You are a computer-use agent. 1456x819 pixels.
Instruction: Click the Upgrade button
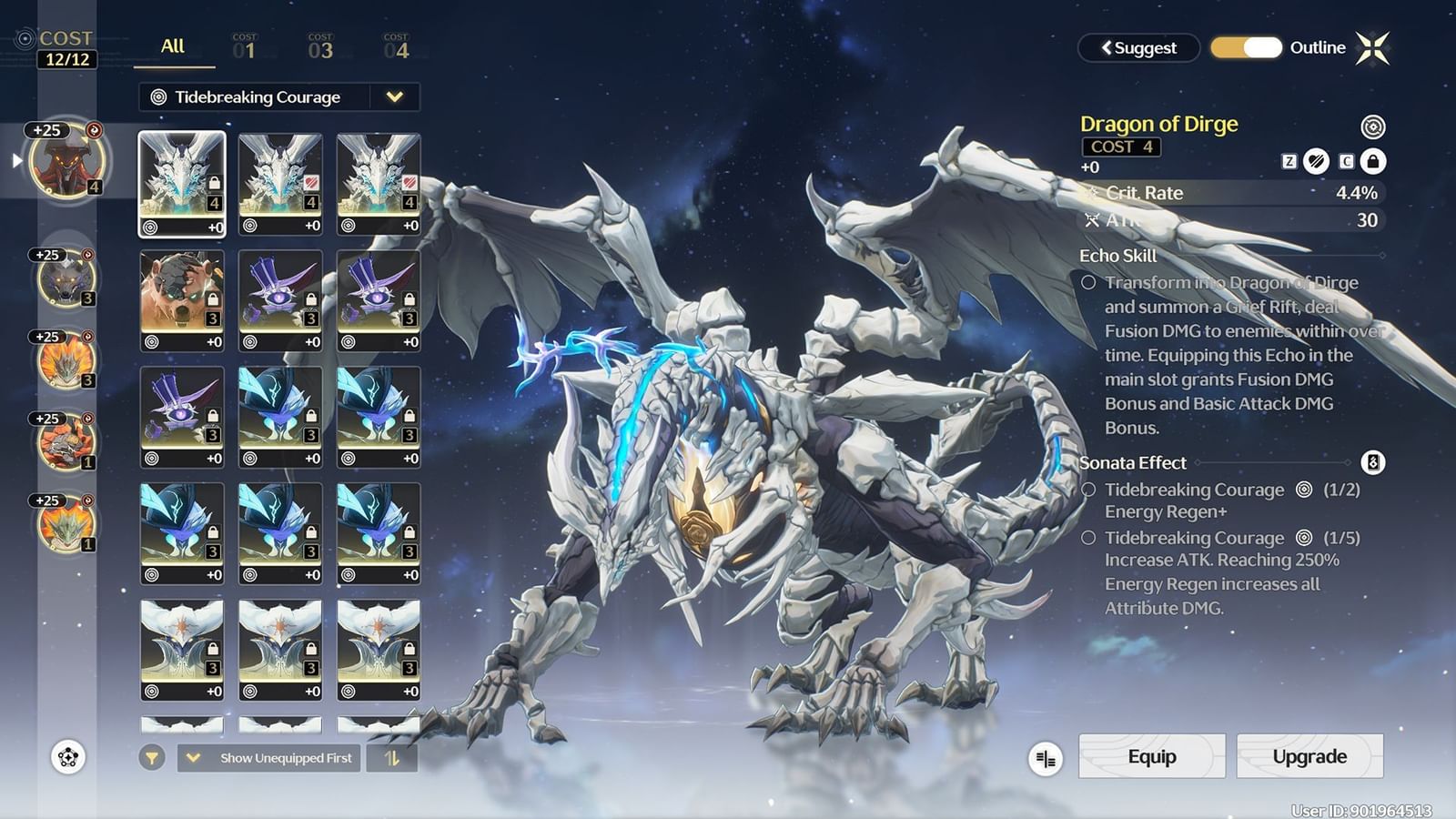pos(1309,756)
